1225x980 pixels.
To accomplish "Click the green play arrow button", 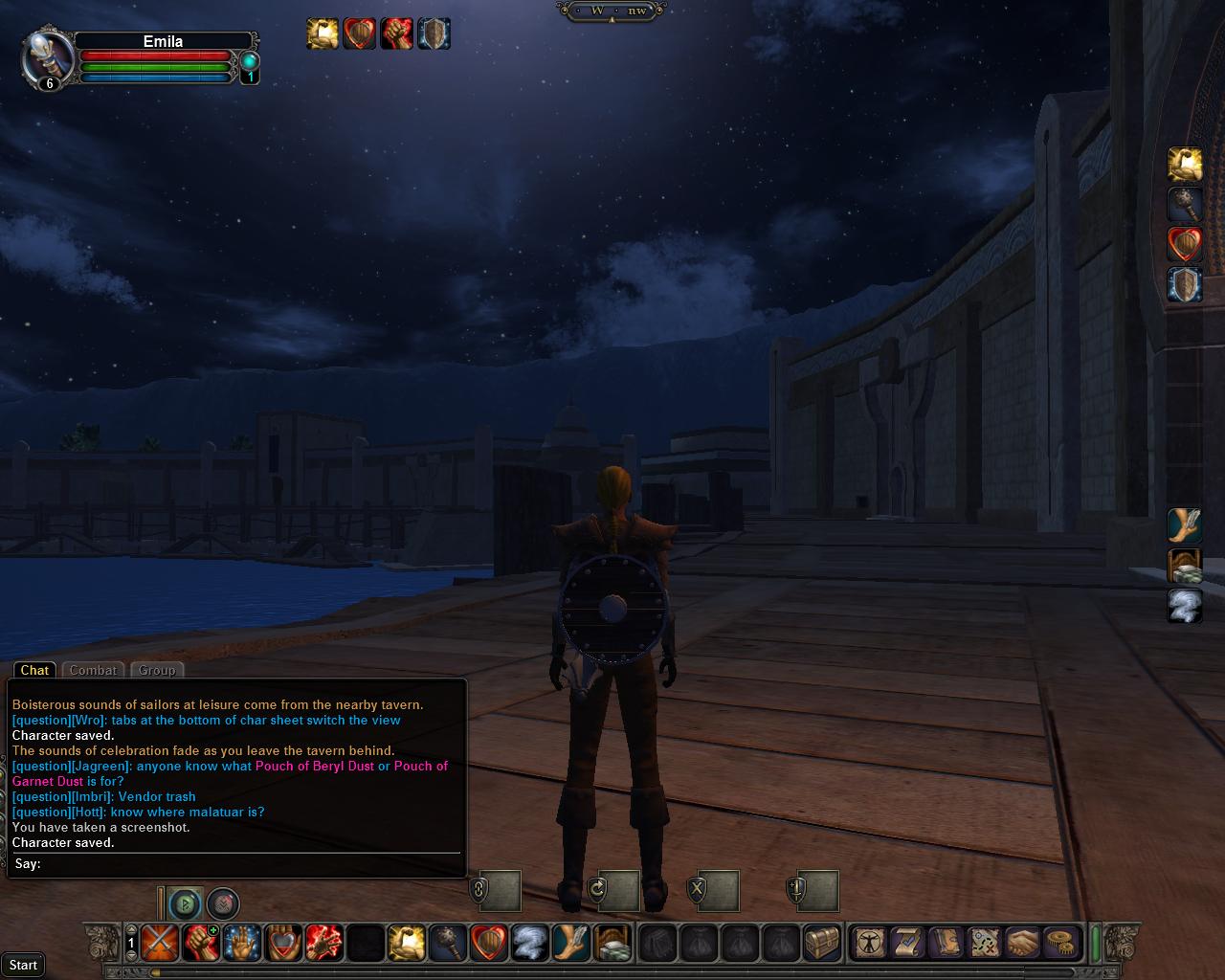I will (185, 902).
